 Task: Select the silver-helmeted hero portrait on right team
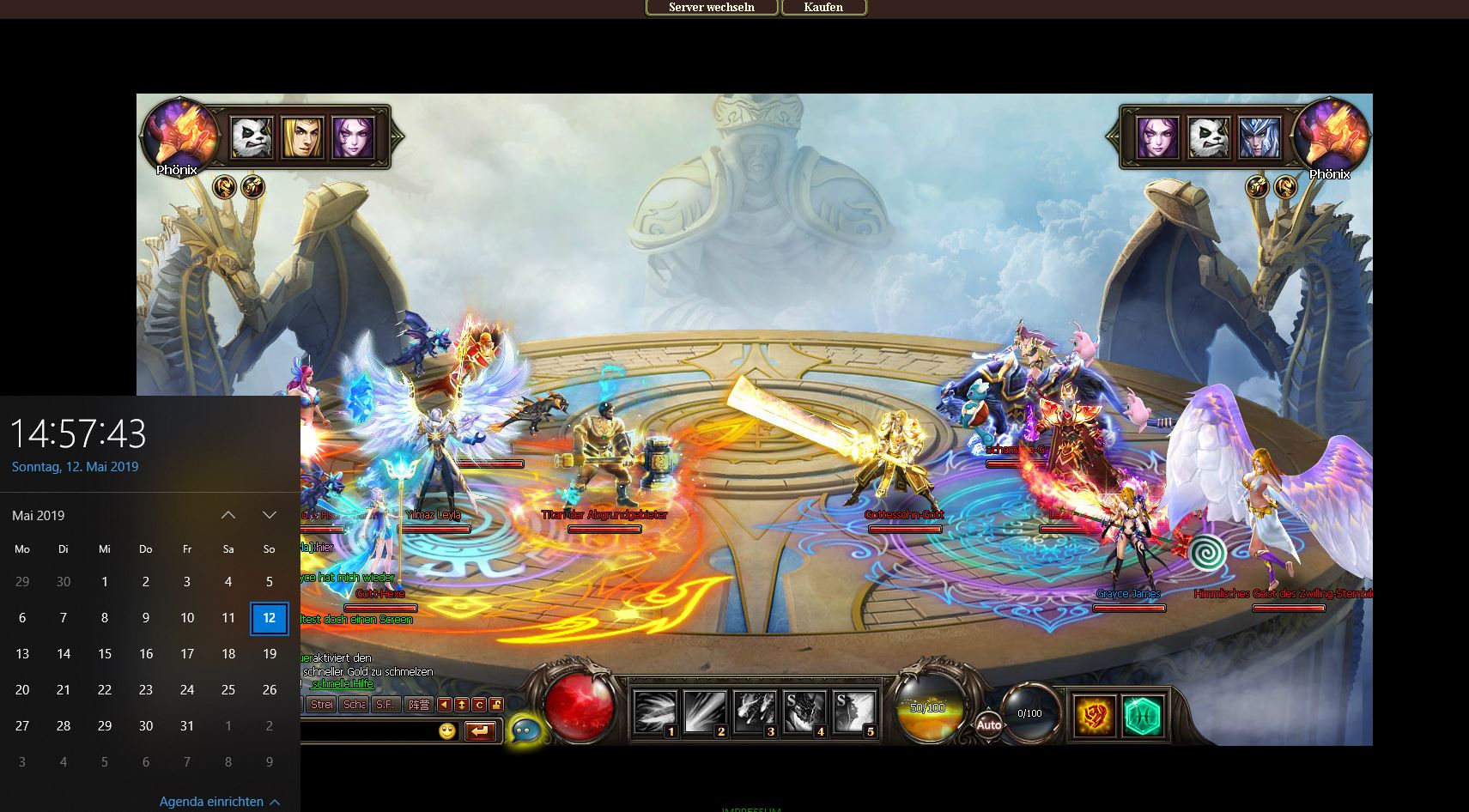[1259, 137]
